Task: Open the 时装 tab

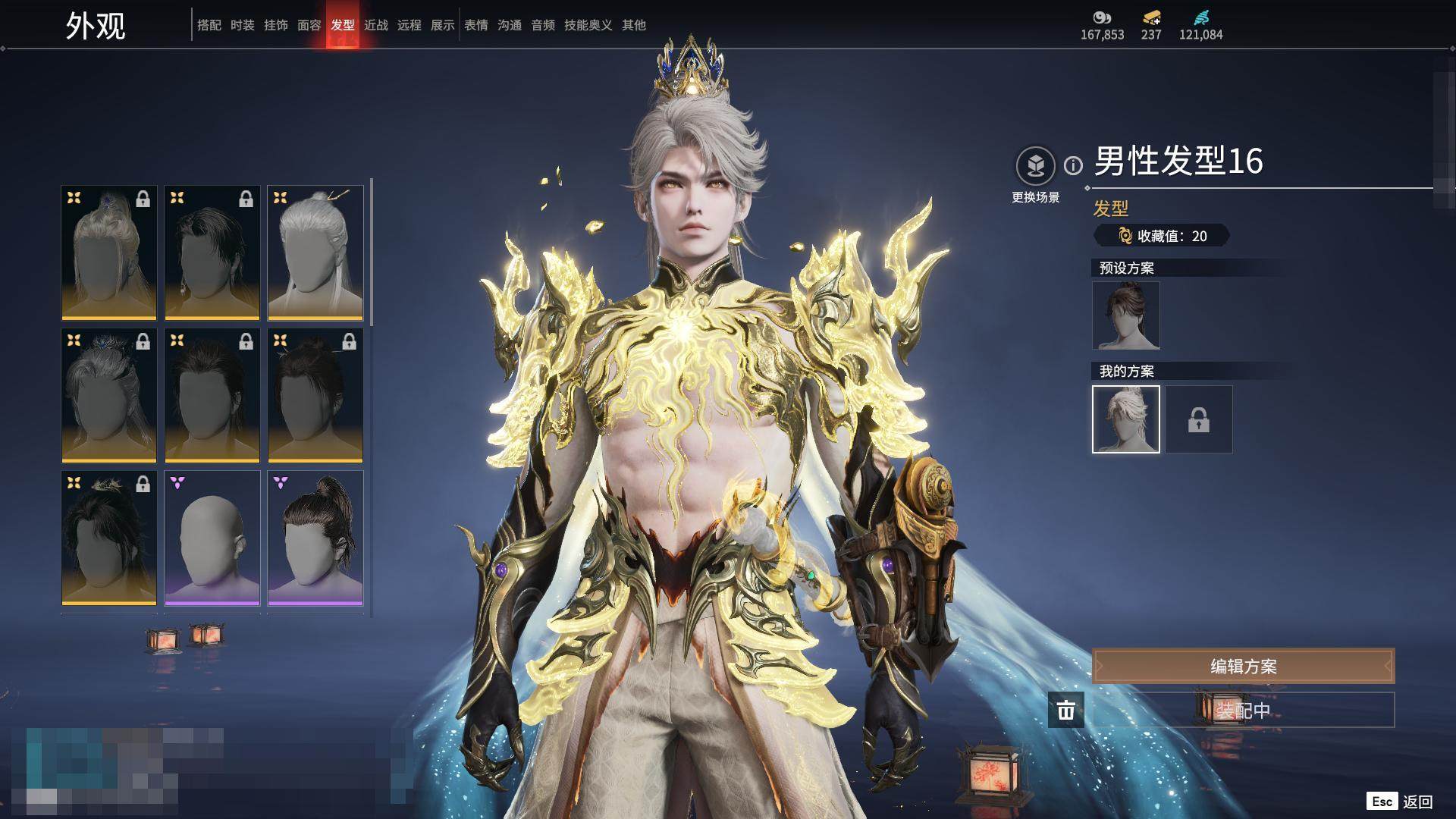Action: click(x=242, y=25)
